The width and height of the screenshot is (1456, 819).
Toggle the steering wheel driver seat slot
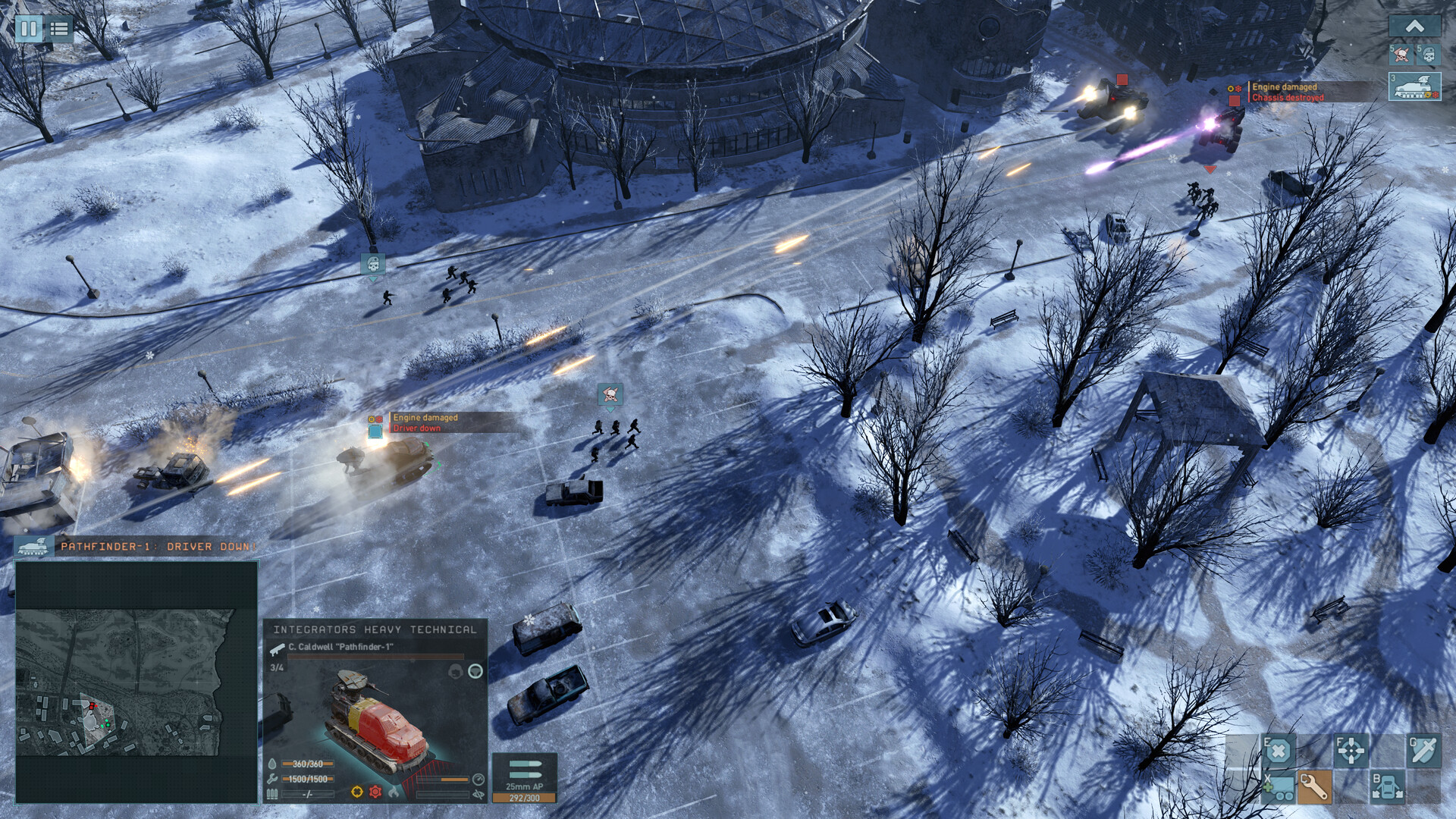point(475,670)
